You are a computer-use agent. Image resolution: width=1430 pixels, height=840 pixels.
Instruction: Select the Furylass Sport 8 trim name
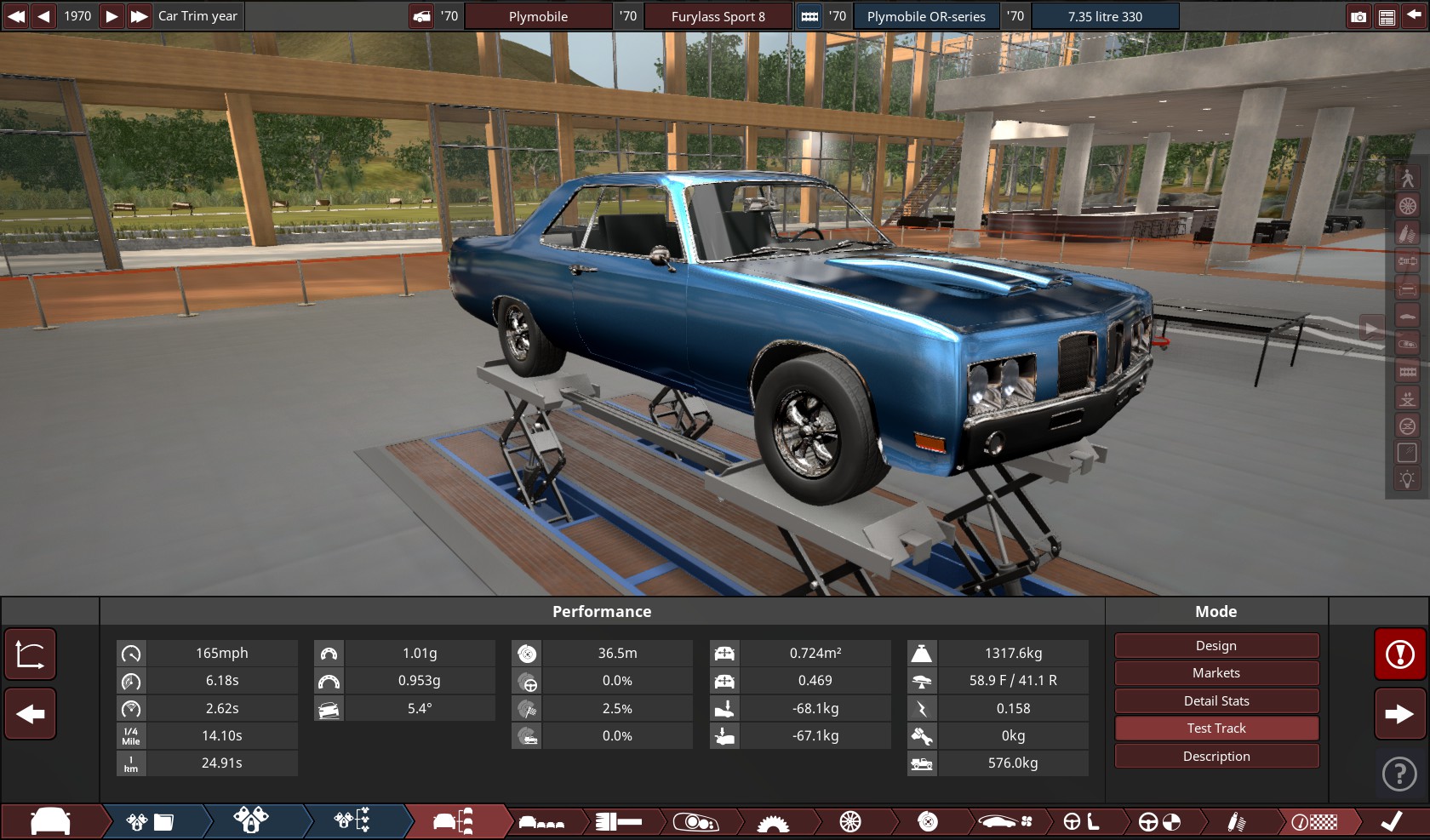[718, 16]
